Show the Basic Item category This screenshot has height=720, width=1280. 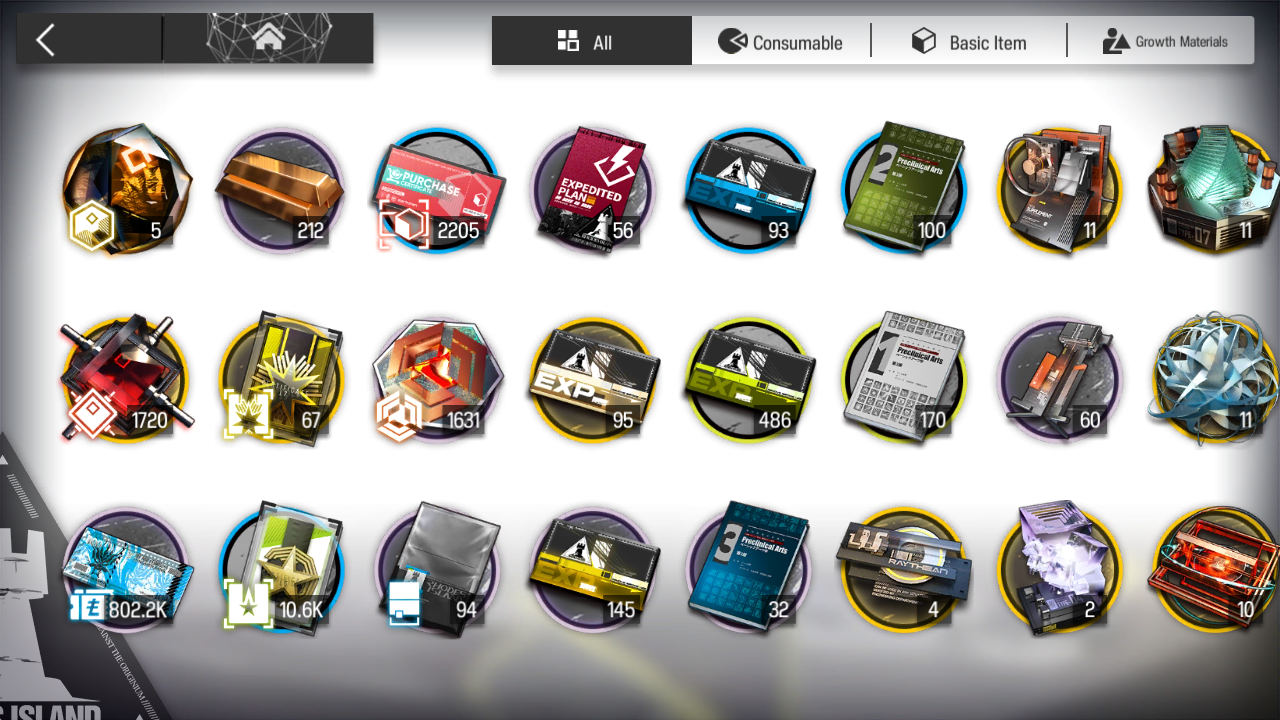969,41
